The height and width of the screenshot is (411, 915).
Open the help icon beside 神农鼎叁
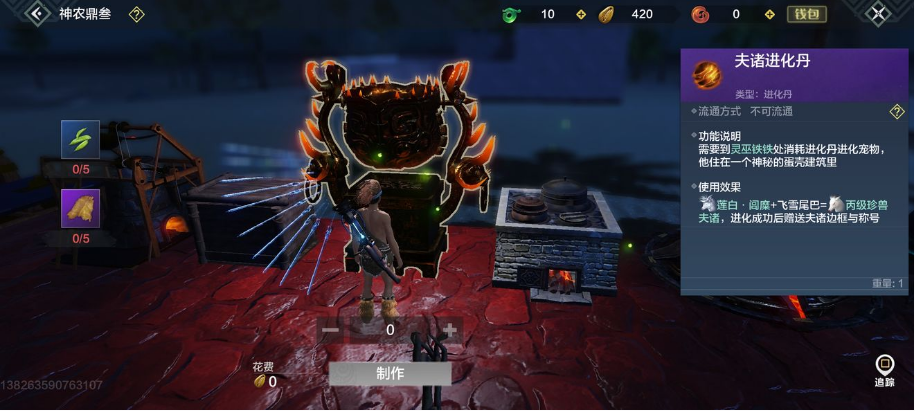(x=137, y=15)
